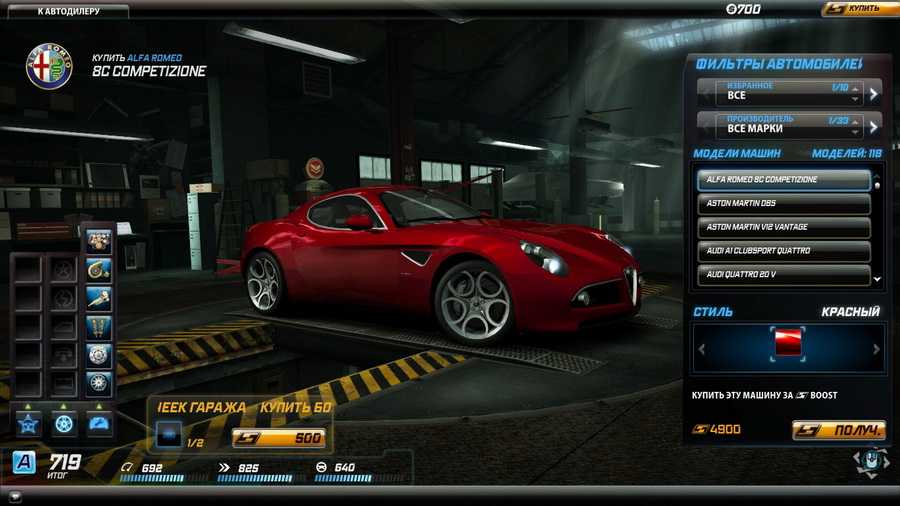Select Alfa Romeo 8C Competizione in list

pos(783,180)
